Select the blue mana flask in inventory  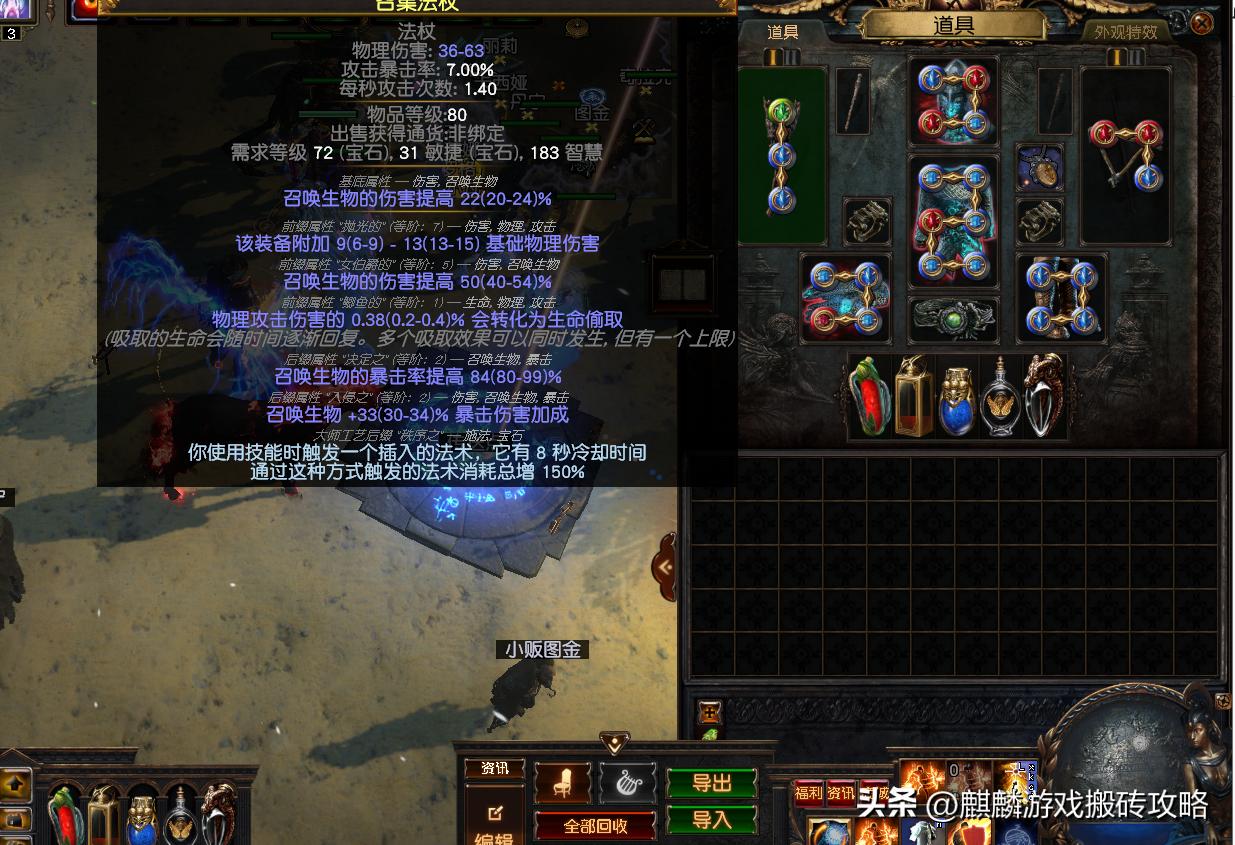[955, 398]
